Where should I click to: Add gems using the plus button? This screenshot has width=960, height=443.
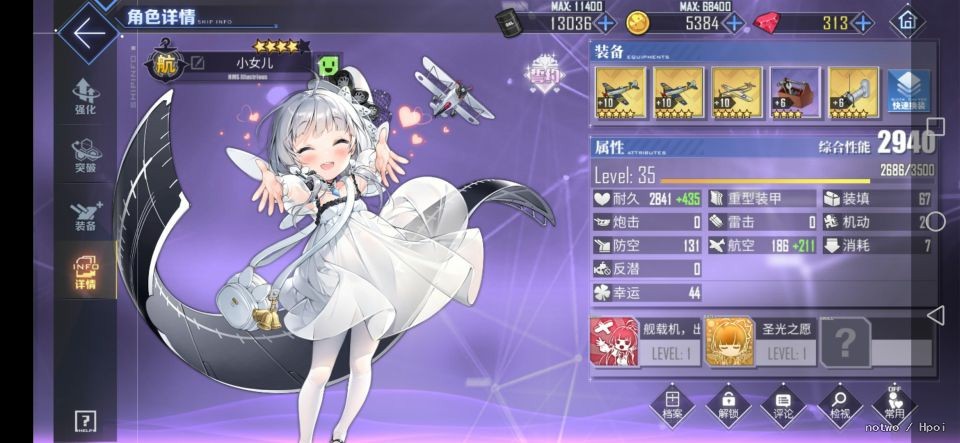pos(865,23)
